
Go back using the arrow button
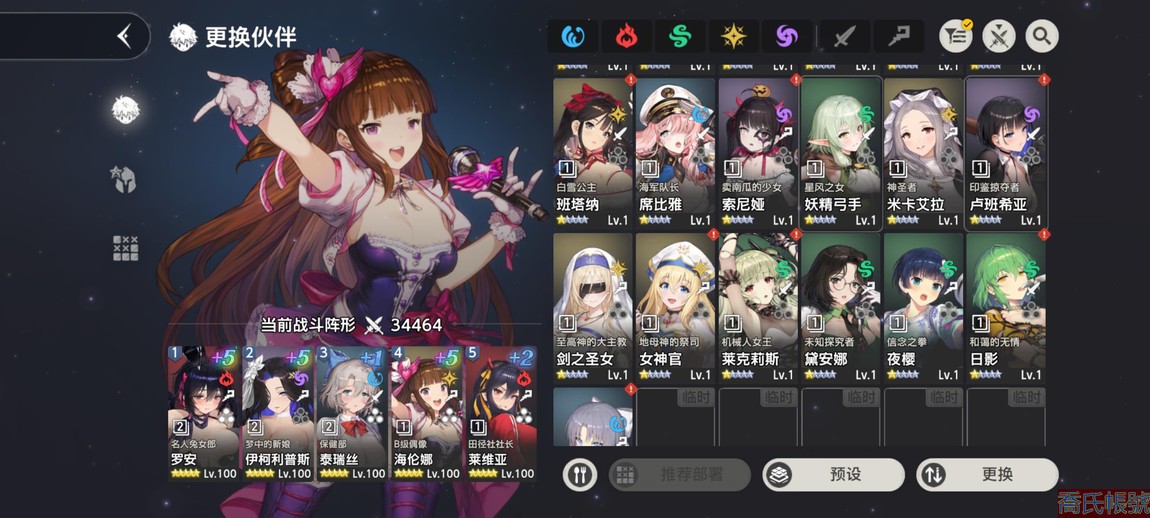point(124,37)
